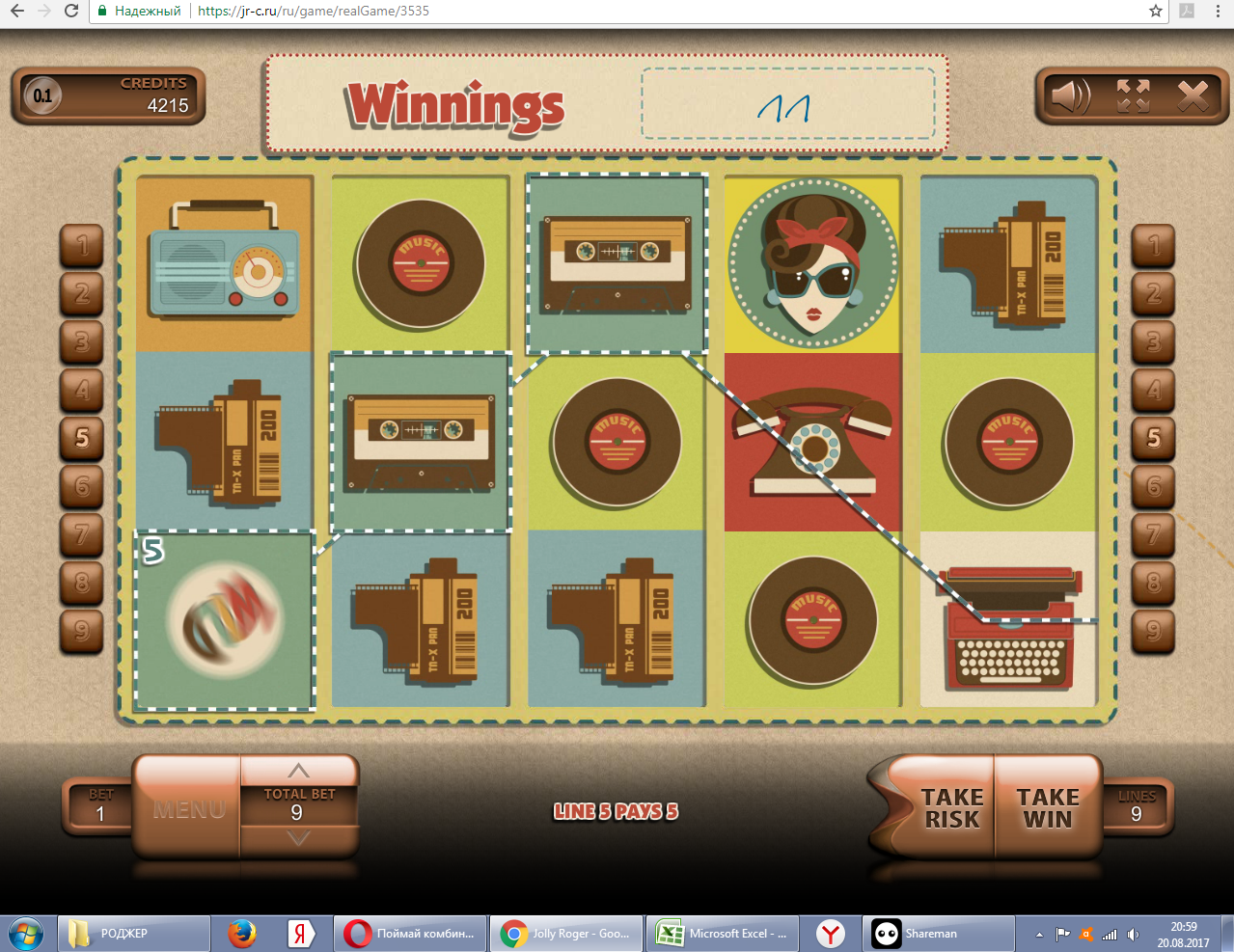Gamble the win using TAKE RISK
The image size is (1234, 952).
coord(951,808)
